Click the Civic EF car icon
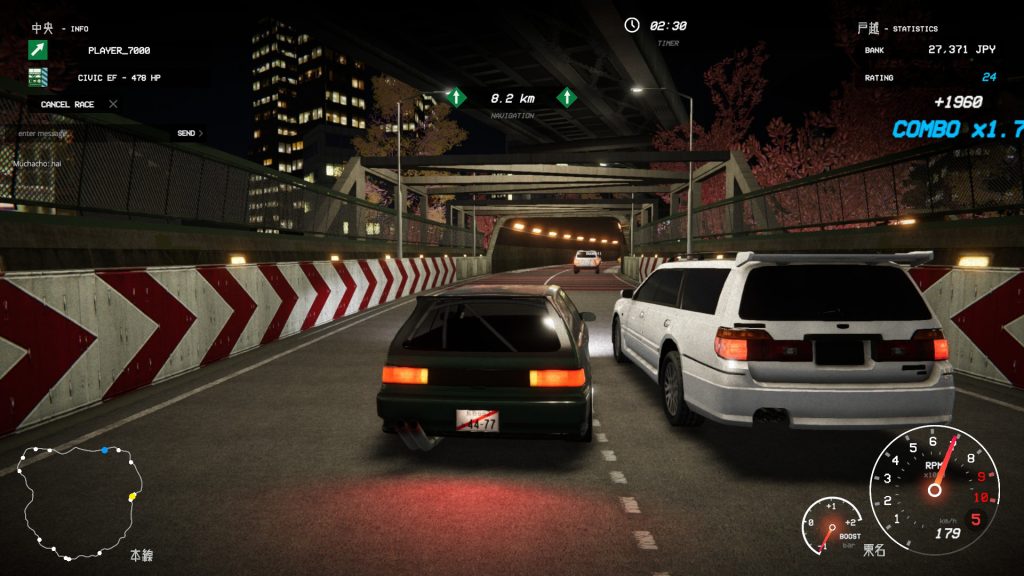This screenshot has width=1024, height=576. tap(38, 77)
